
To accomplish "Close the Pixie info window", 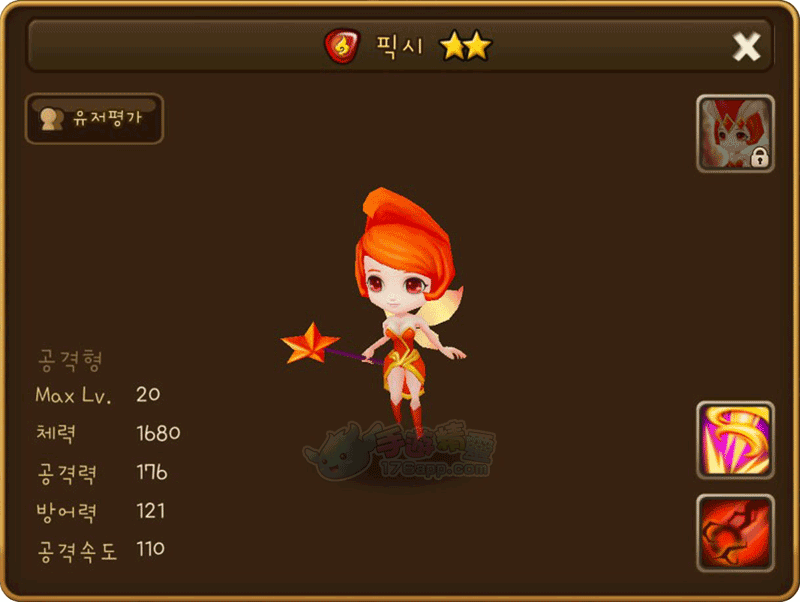I will pos(746,46).
